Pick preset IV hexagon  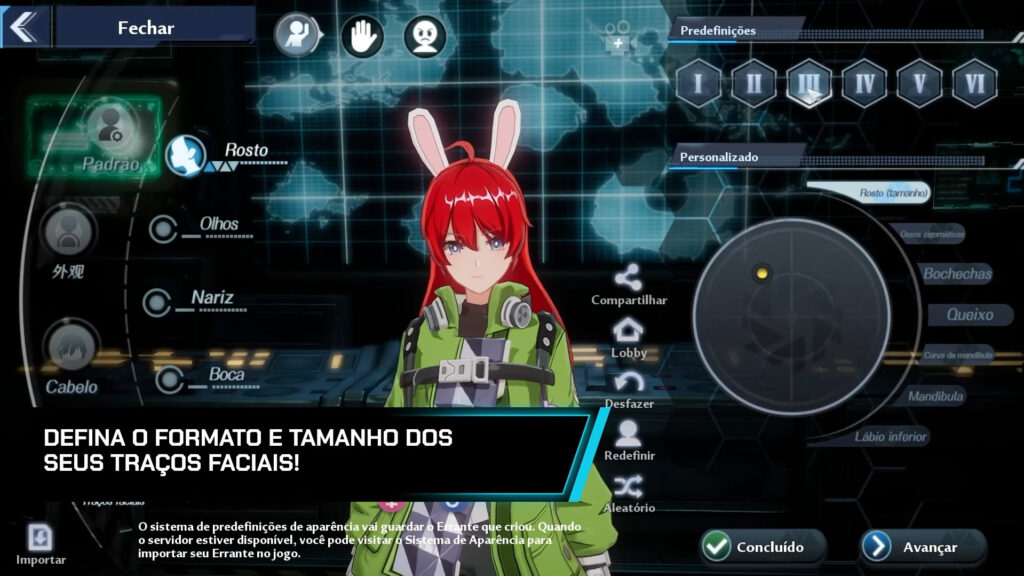pyautogui.click(x=864, y=83)
